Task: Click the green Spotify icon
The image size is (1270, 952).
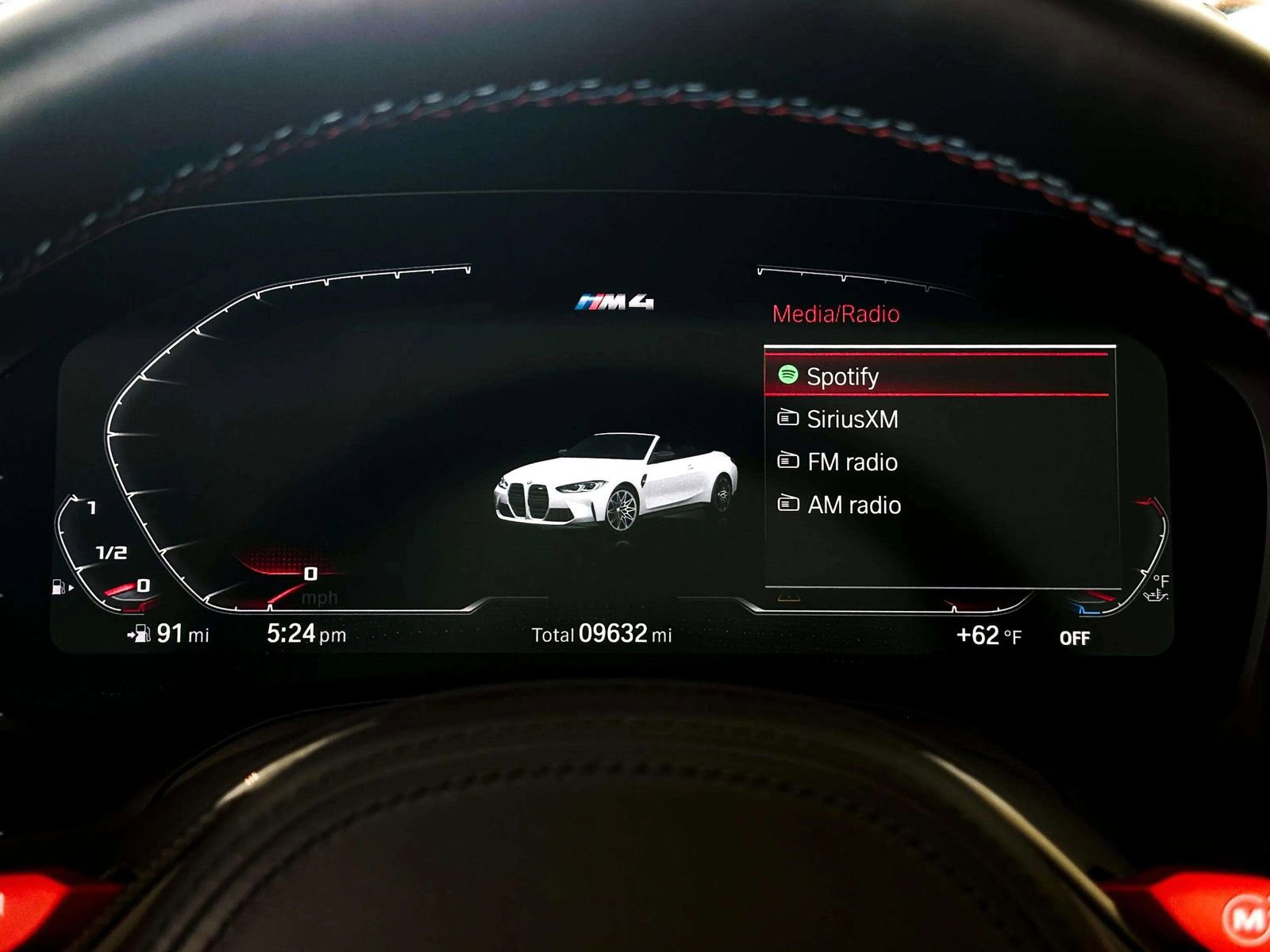Action: (788, 375)
